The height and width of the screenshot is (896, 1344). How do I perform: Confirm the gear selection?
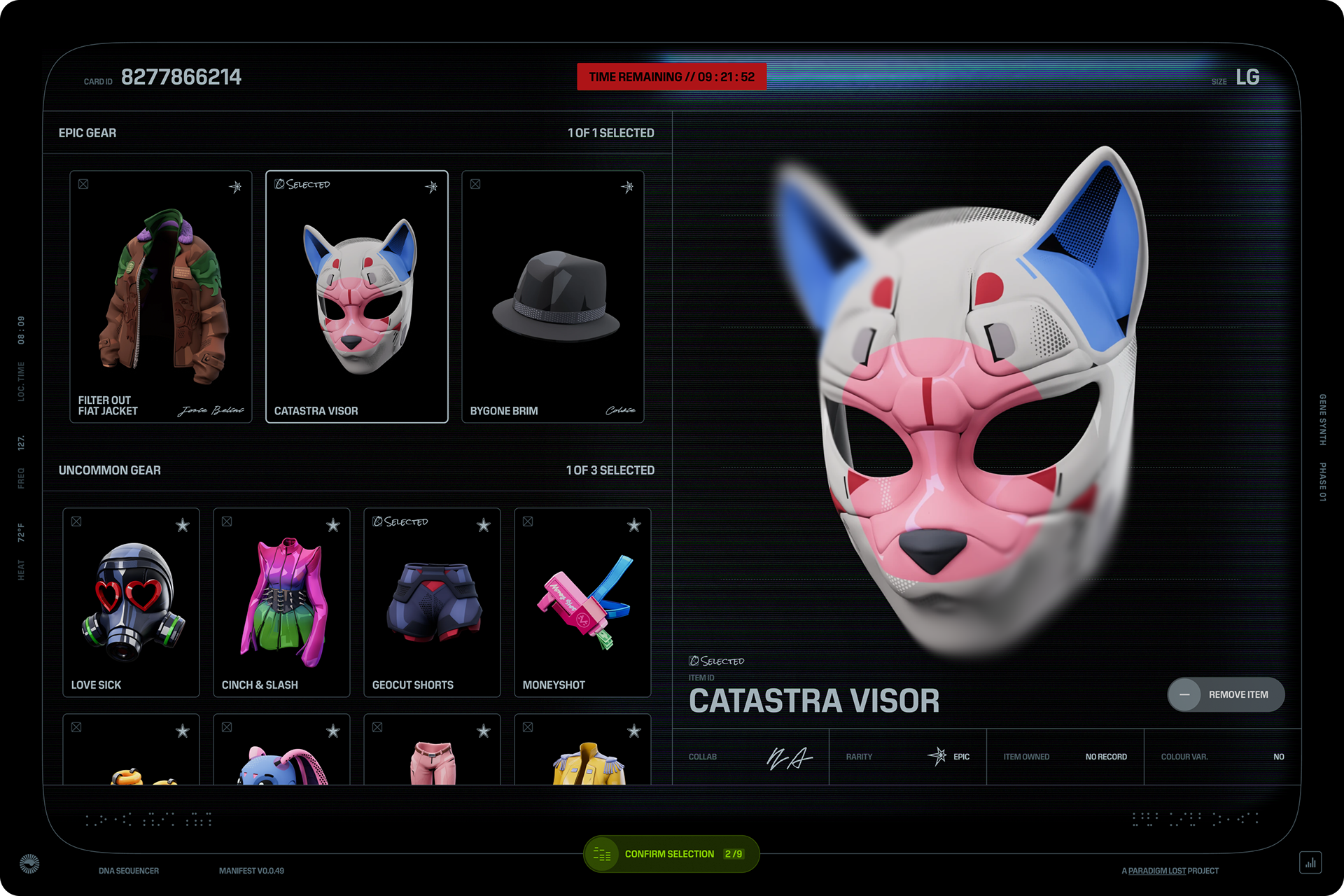pos(671,854)
